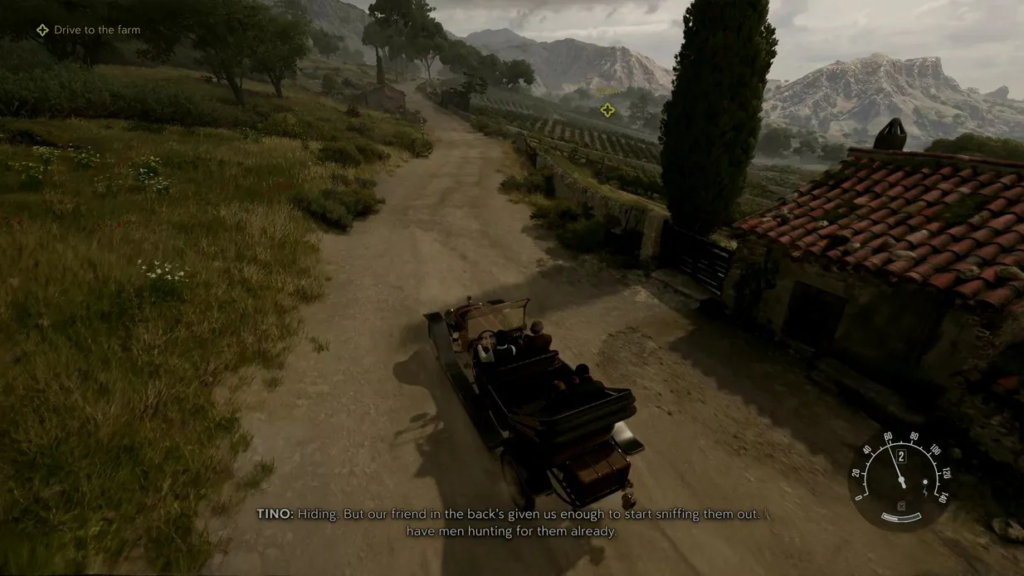Click the speedometer gauge
The image size is (1024, 576).
point(899,479)
